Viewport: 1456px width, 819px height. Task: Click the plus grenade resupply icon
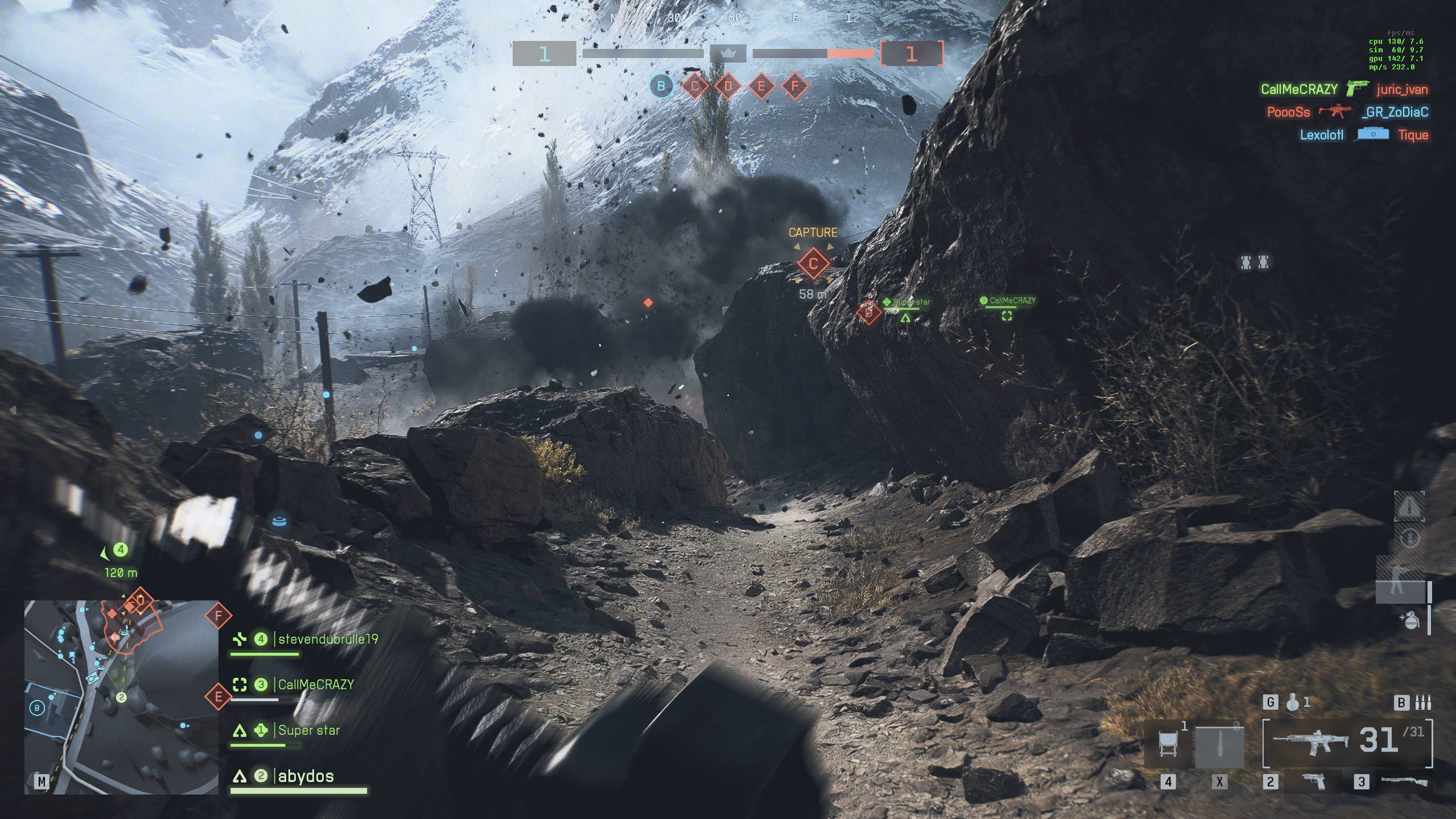pos(1409,620)
